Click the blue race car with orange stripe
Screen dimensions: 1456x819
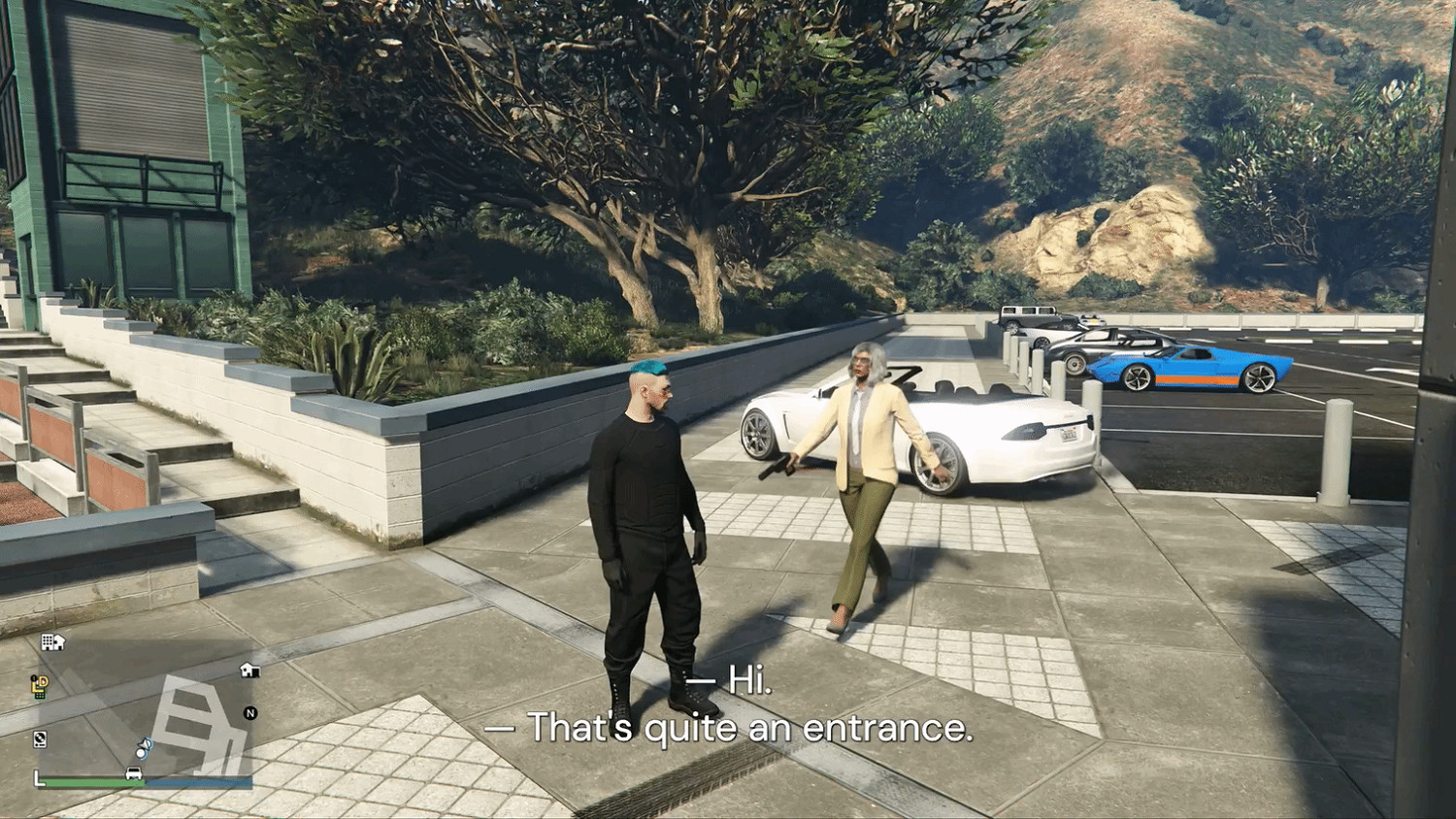(x=1194, y=369)
